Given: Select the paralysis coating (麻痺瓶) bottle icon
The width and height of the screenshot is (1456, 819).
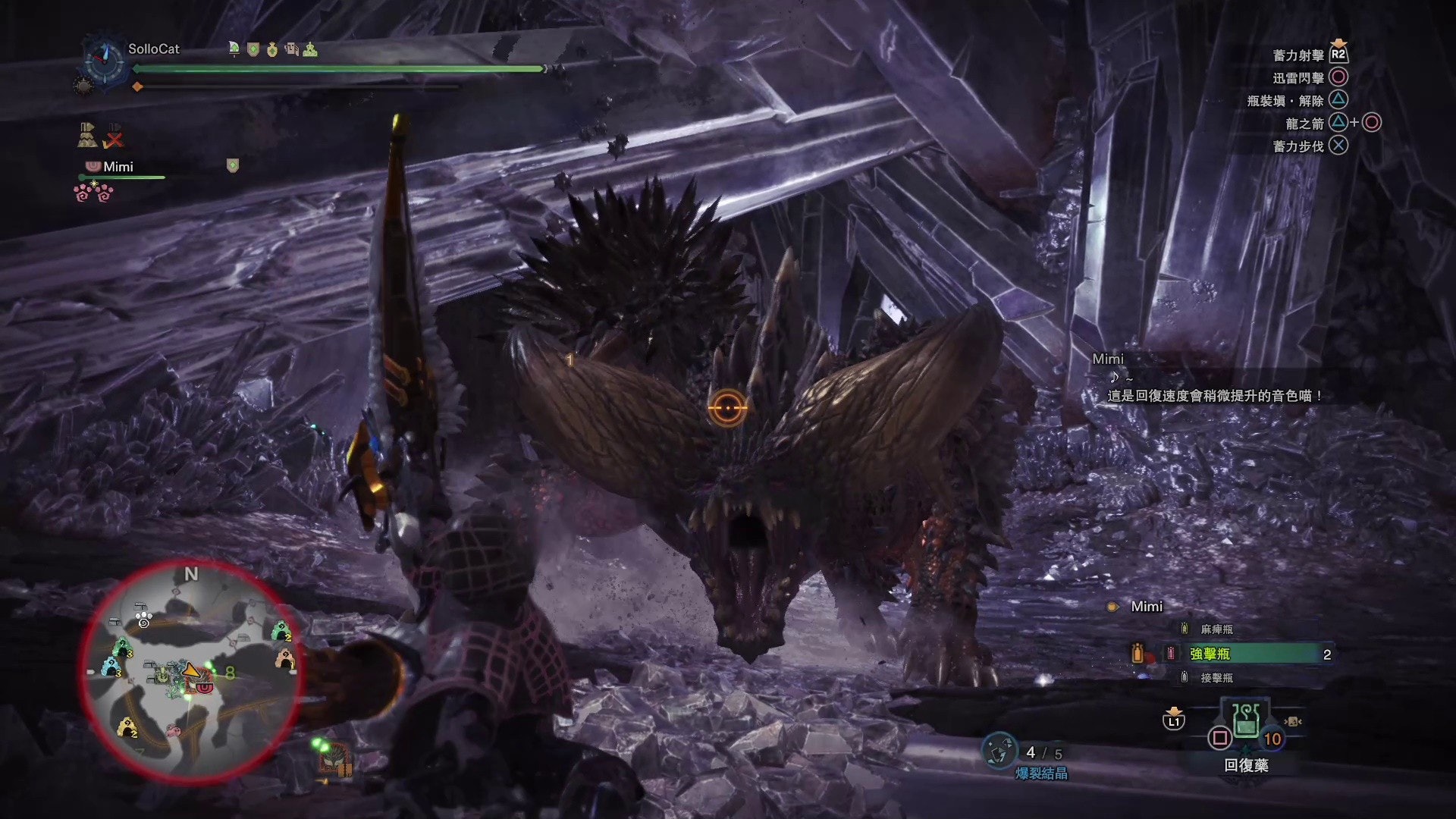Looking at the screenshot, I should coord(1184,629).
